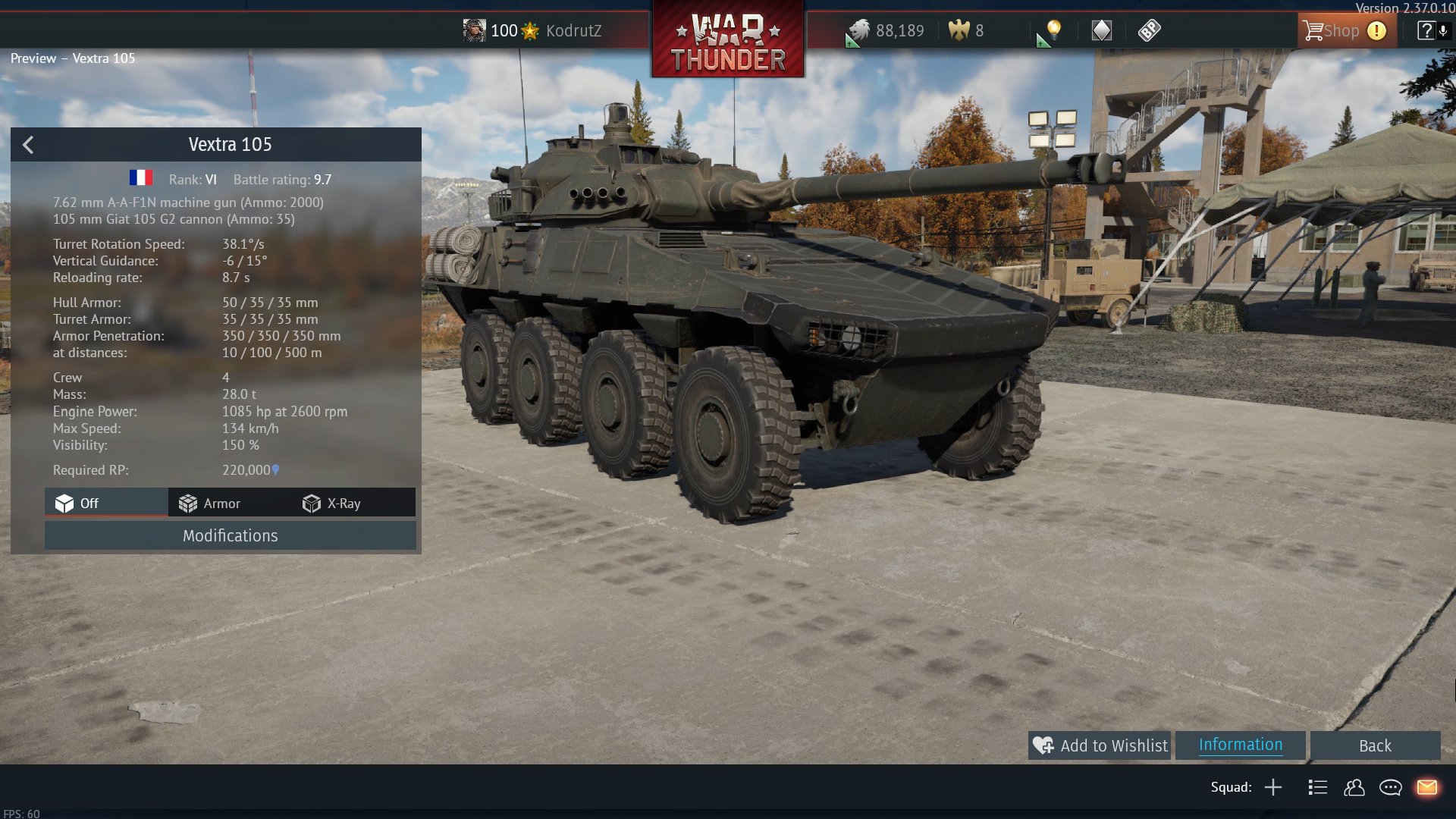Open the mail envelope inbox

pyautogui.click(x=1426, y=787)
